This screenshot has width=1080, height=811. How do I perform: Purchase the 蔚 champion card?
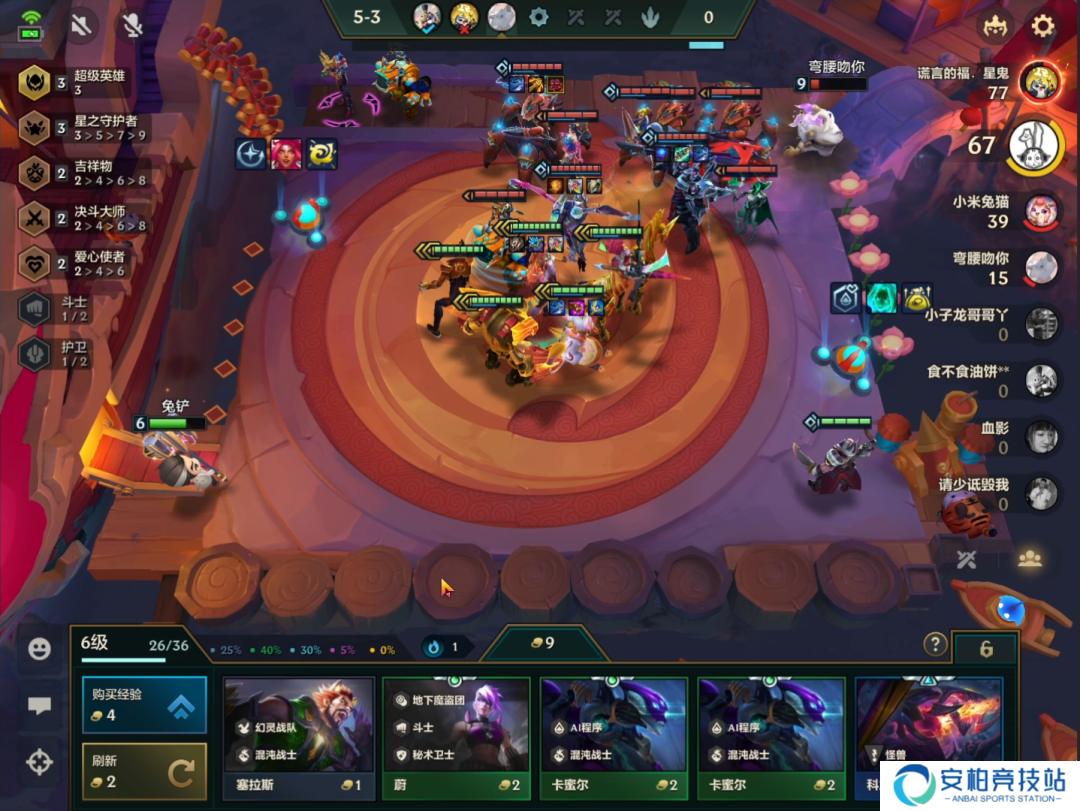coord(456,738)
